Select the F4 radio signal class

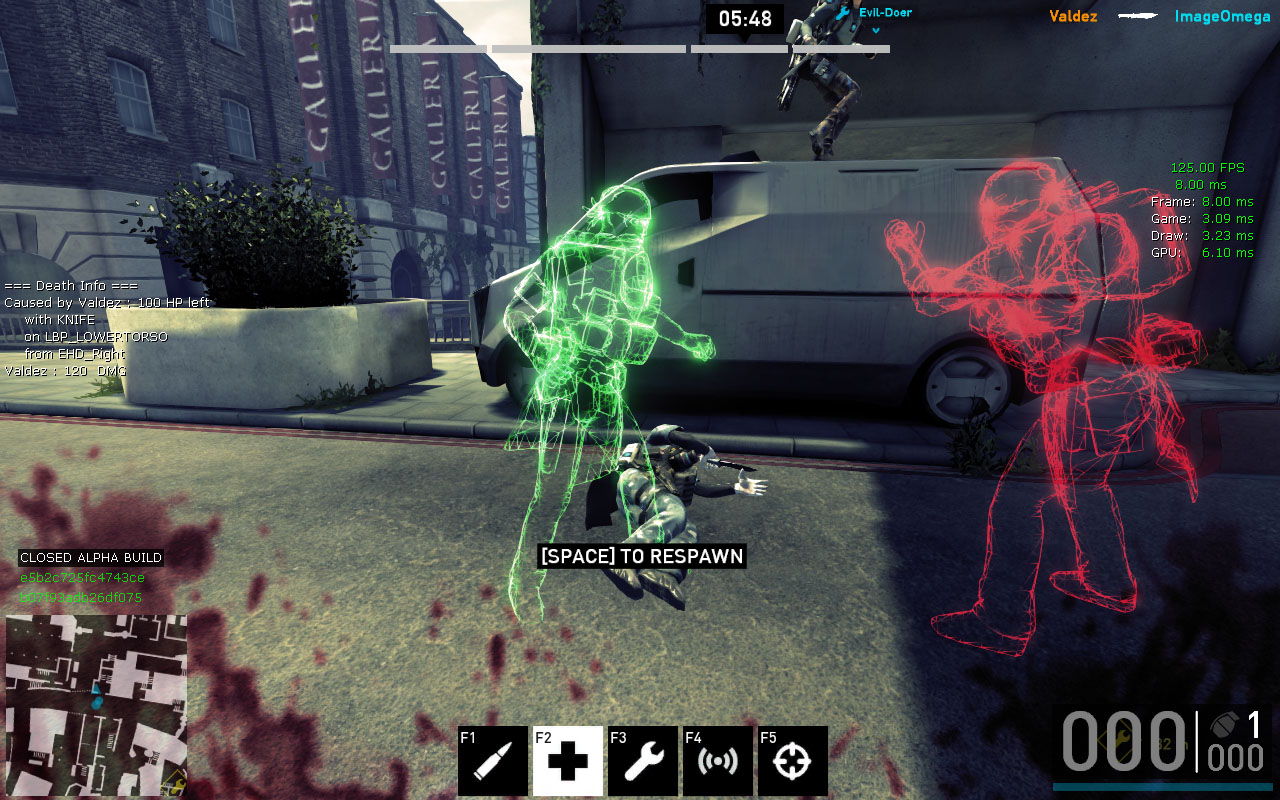pos(718,761)
